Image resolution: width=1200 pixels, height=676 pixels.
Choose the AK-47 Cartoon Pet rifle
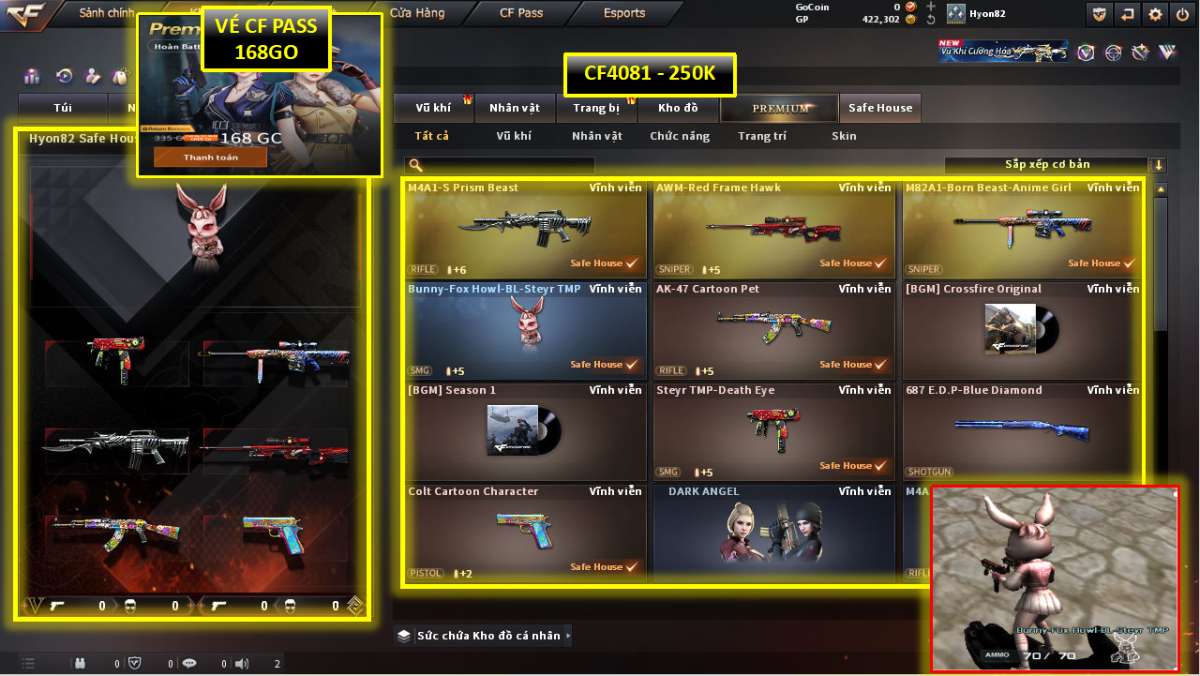pos(773,329)
